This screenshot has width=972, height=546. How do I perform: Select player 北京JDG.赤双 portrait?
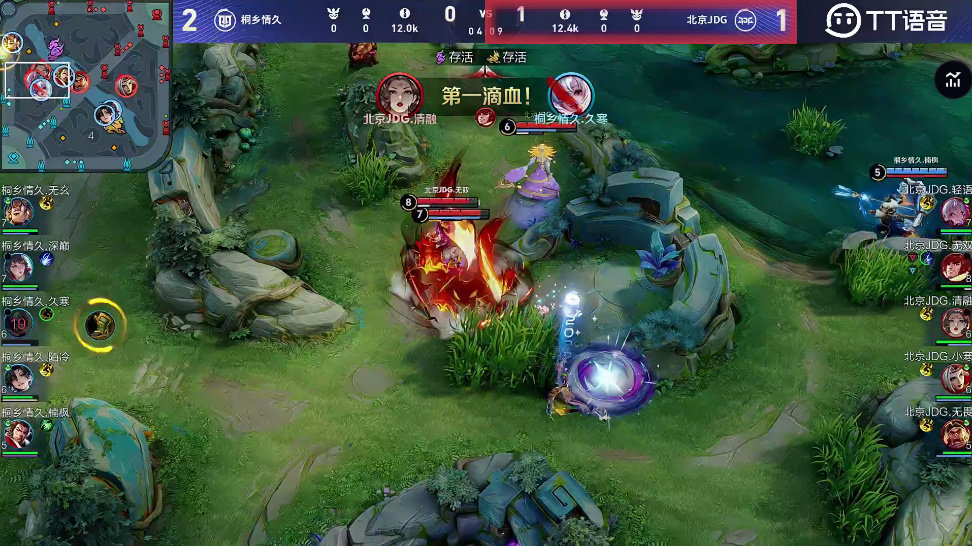point(954,267)
